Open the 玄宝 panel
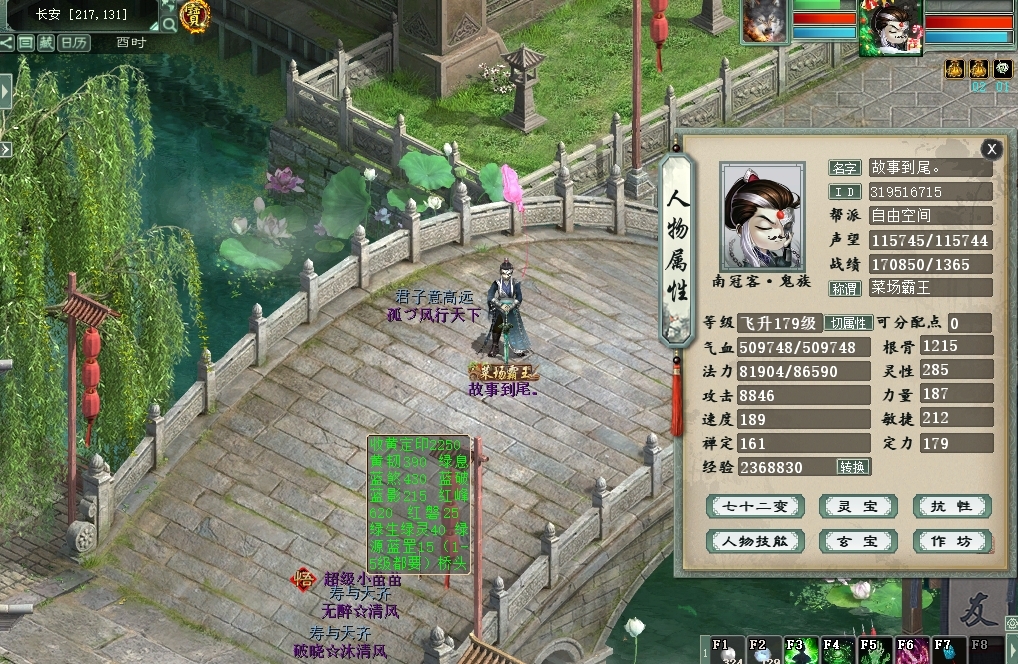The height and width of the screenshot is (664, 1018). pos(857,541)
